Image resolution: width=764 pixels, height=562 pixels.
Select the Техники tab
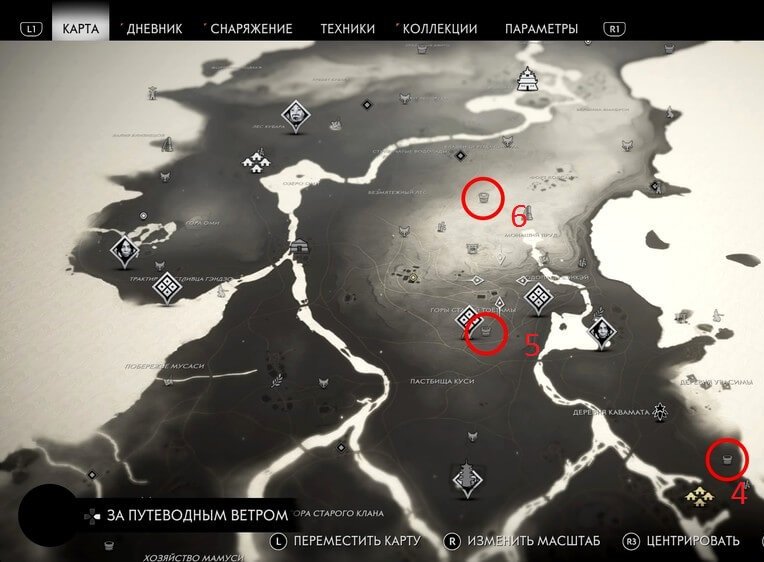(x=347, y=29)
